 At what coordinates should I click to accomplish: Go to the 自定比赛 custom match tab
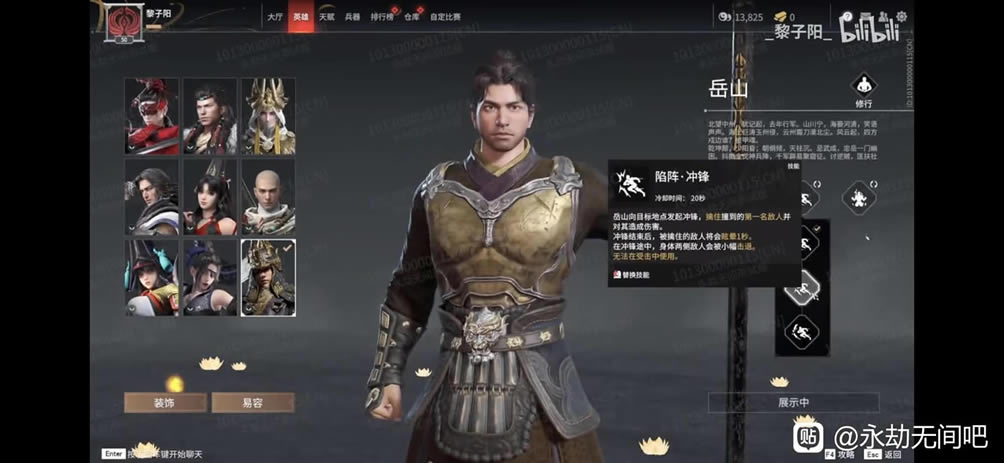(446, 17)
